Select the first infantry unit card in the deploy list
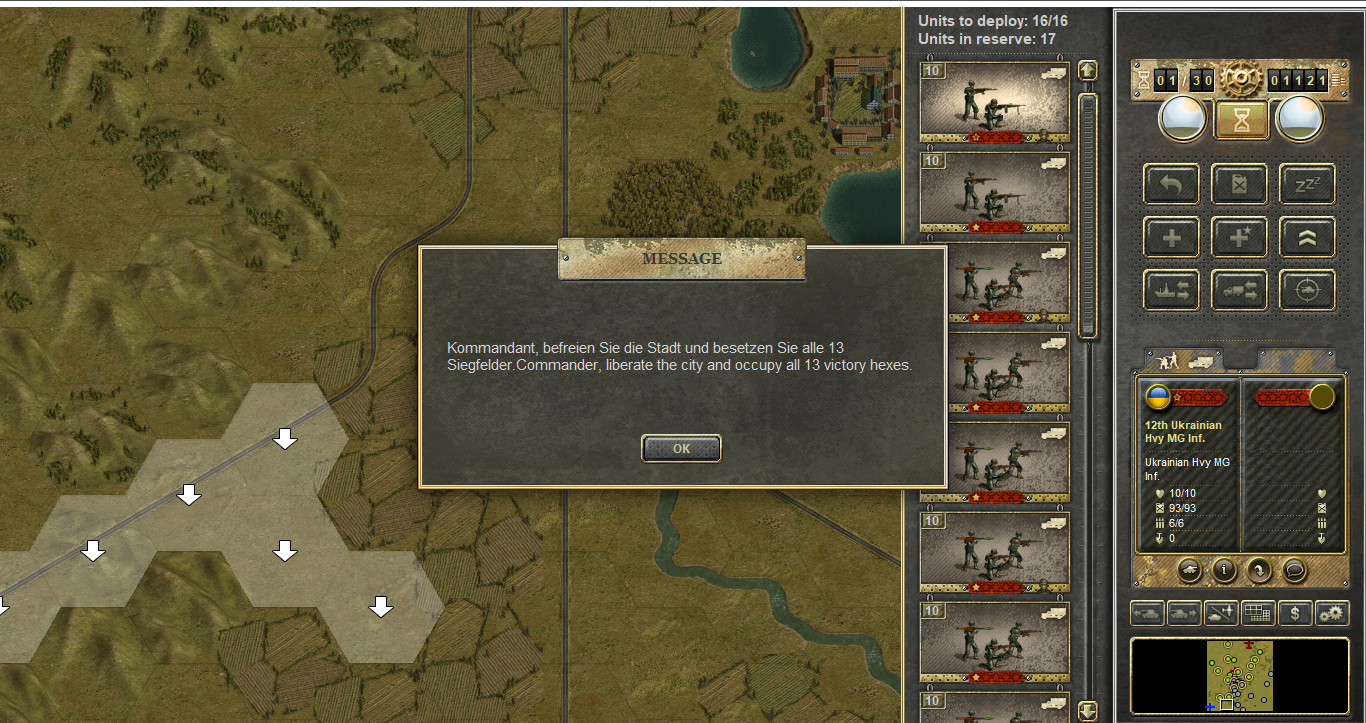Screen dimensions: 1366x723 [994, 102]
